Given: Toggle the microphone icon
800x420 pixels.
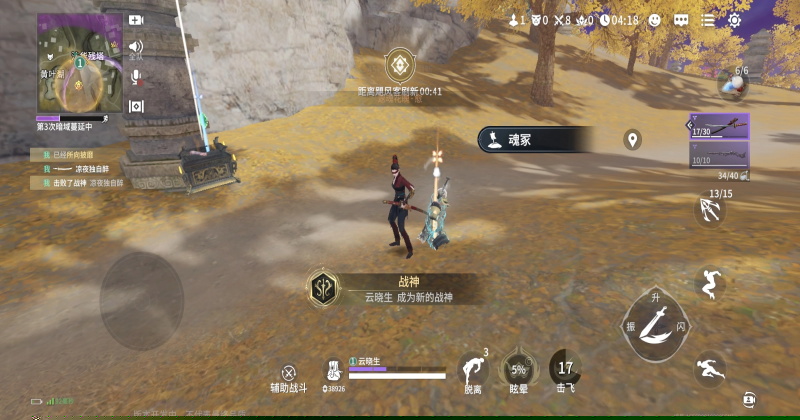Looking at the screenshot, I should click(x=136, y=76).
